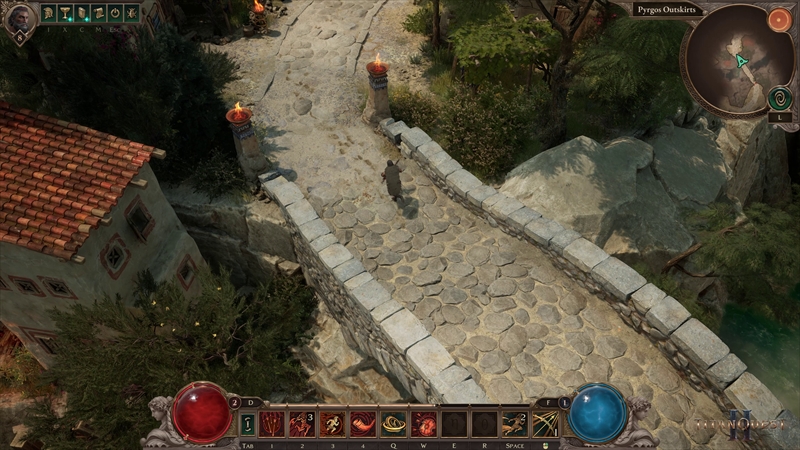Open the circular minimap
The width and height of the screenshot is (800, 450).
point(733,62)
